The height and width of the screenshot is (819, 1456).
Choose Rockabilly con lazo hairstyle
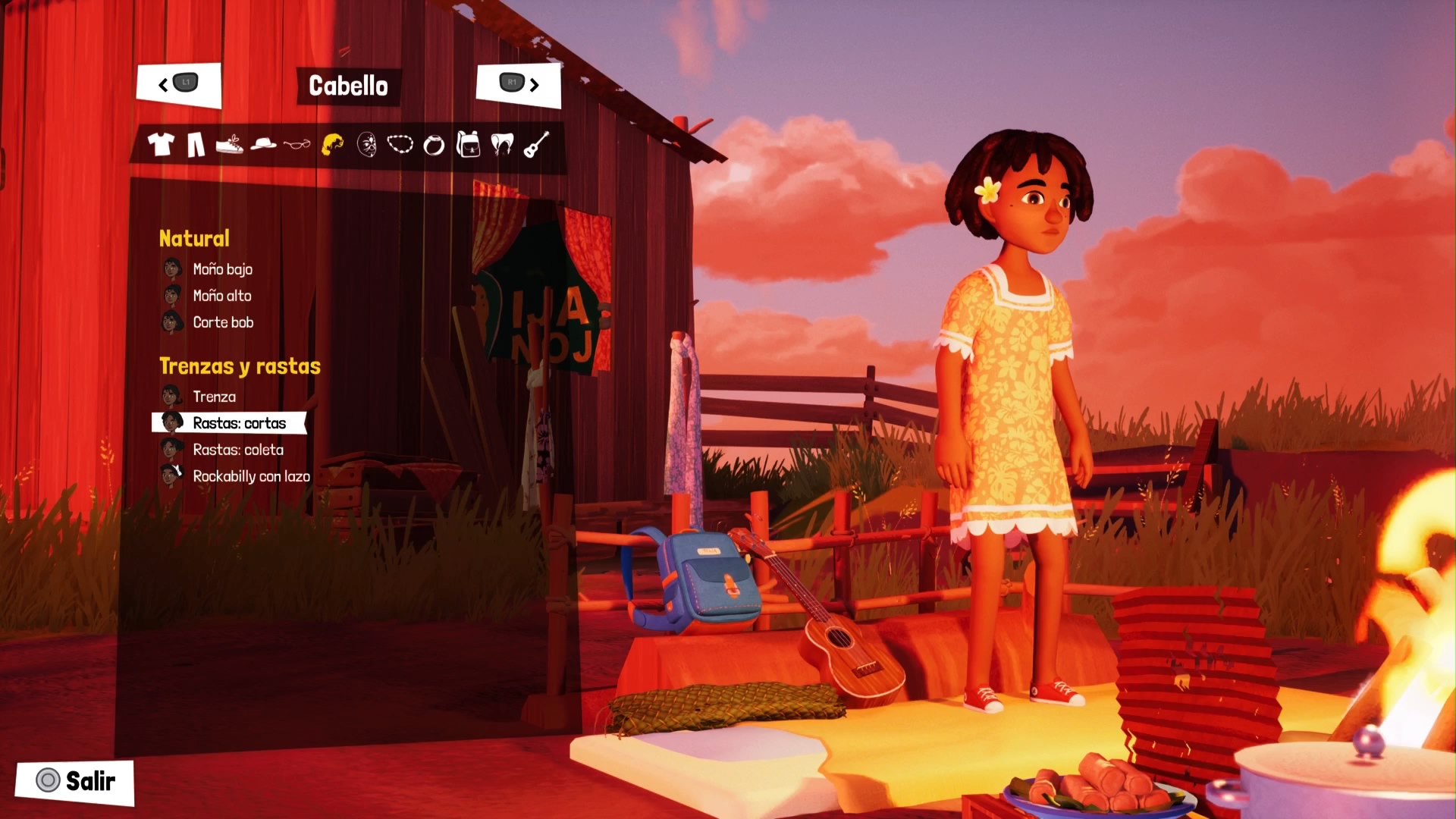[251, 476]
